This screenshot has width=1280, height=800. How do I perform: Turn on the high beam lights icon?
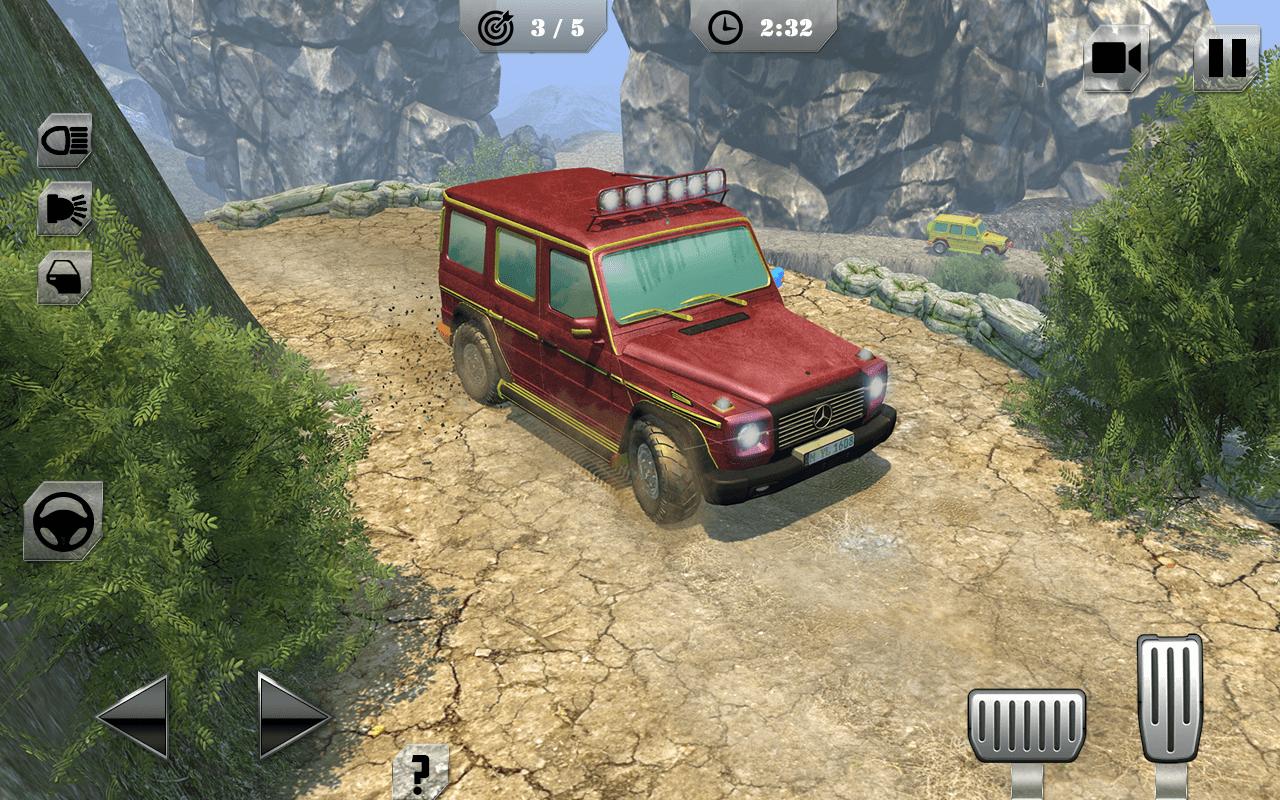(x=65, y=208)
